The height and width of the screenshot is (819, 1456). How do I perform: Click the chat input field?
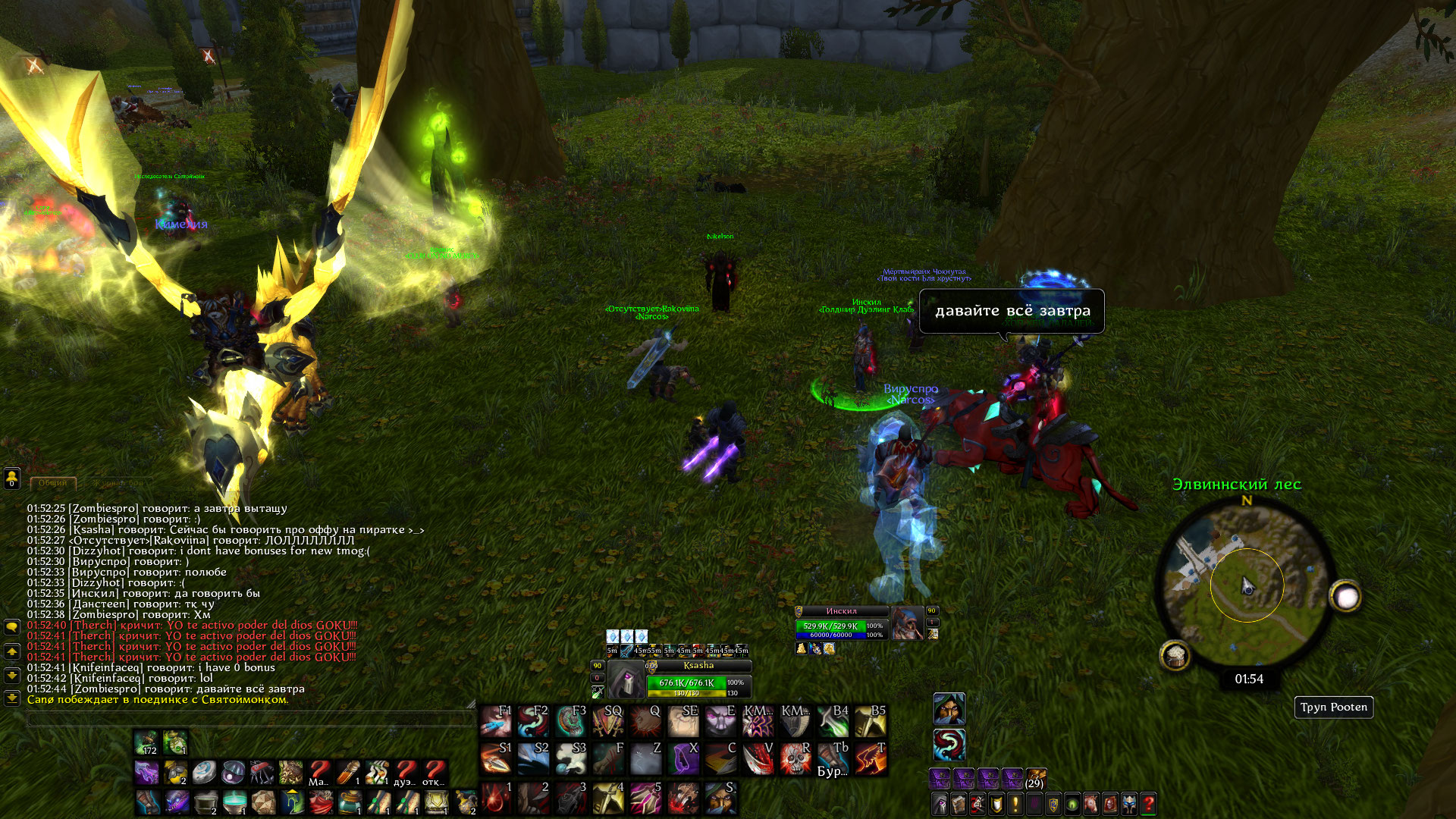click(250, 719)
